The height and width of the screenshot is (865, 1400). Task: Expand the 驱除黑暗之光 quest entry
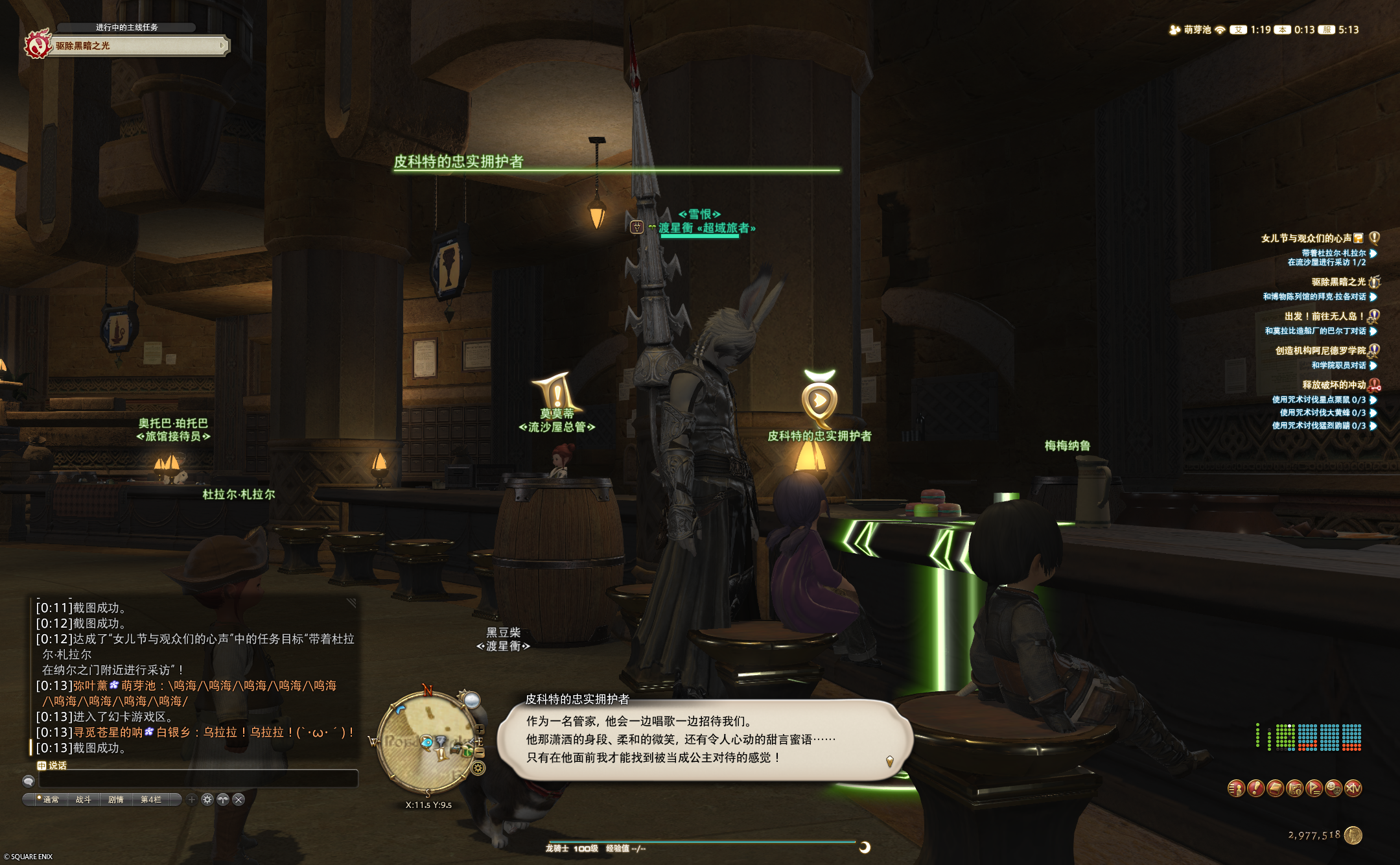[1338, 283]
